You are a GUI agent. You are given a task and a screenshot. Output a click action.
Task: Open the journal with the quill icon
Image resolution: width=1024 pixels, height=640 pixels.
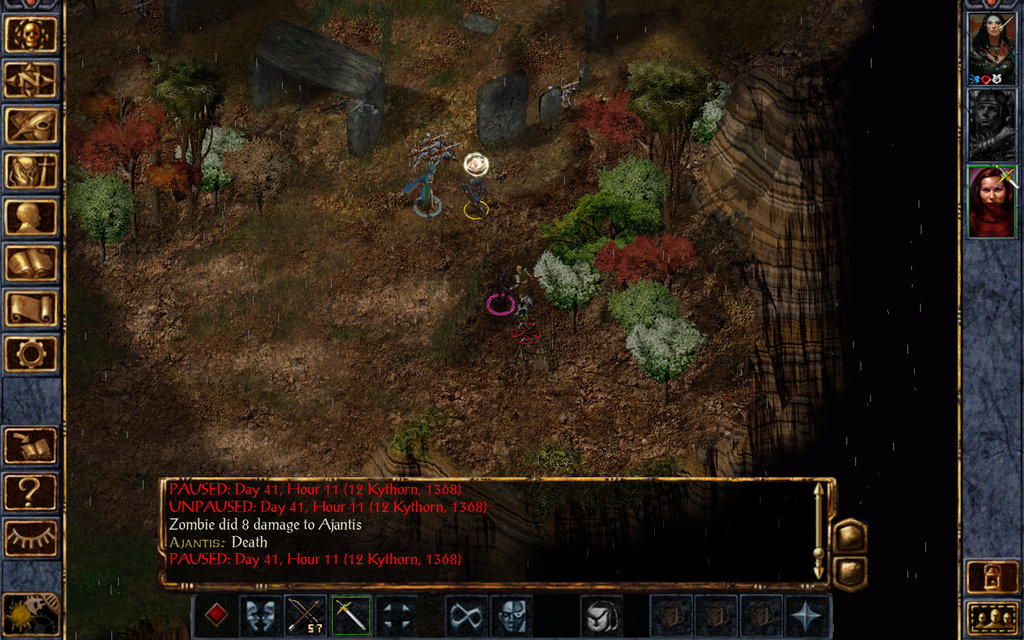point(30,125)
